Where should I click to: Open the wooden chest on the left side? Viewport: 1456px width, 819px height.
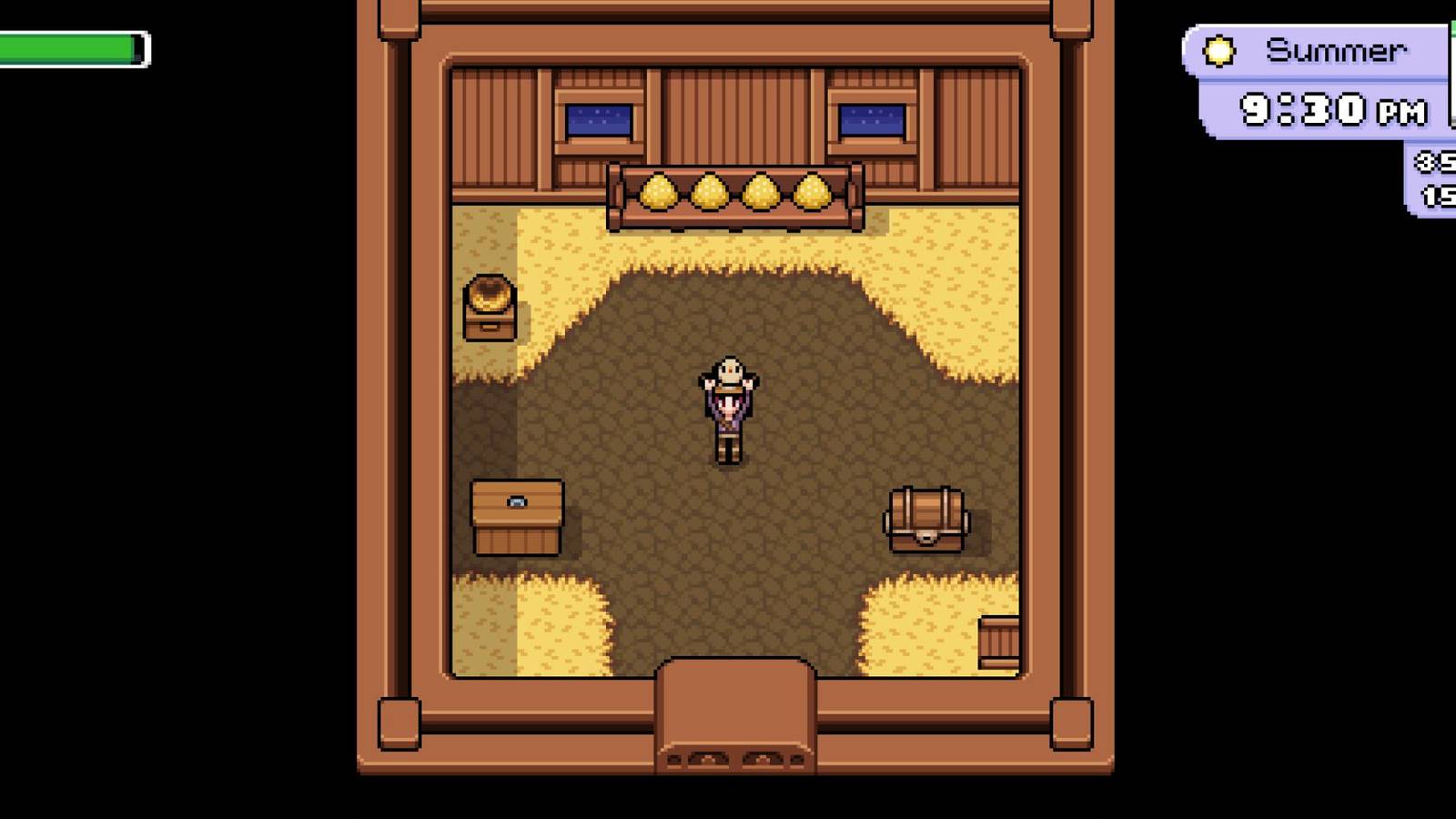point(515,516)
